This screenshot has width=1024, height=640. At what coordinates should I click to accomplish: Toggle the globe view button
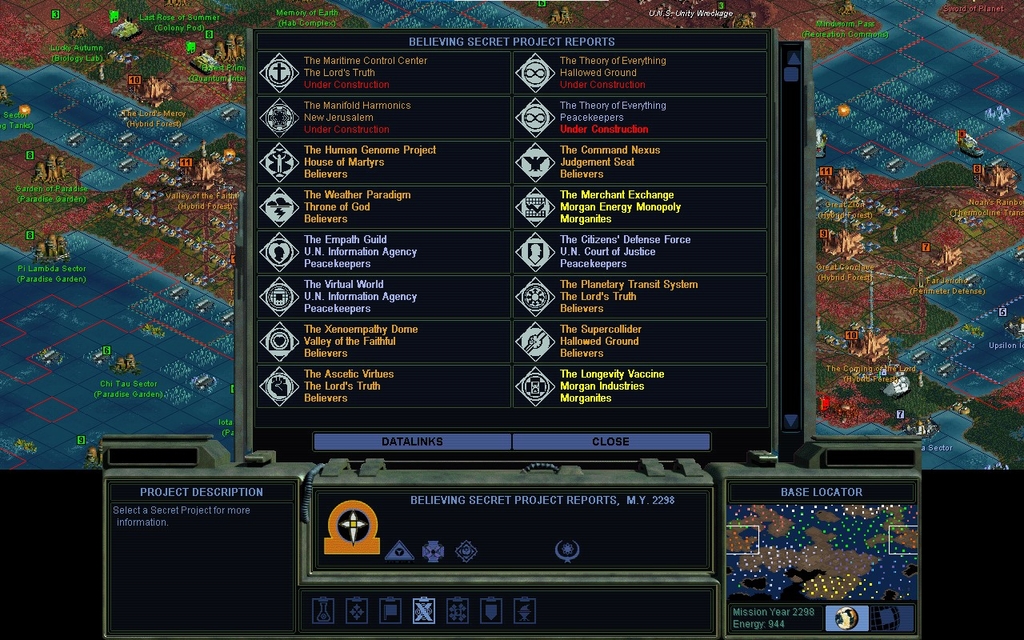click(846, 618)
